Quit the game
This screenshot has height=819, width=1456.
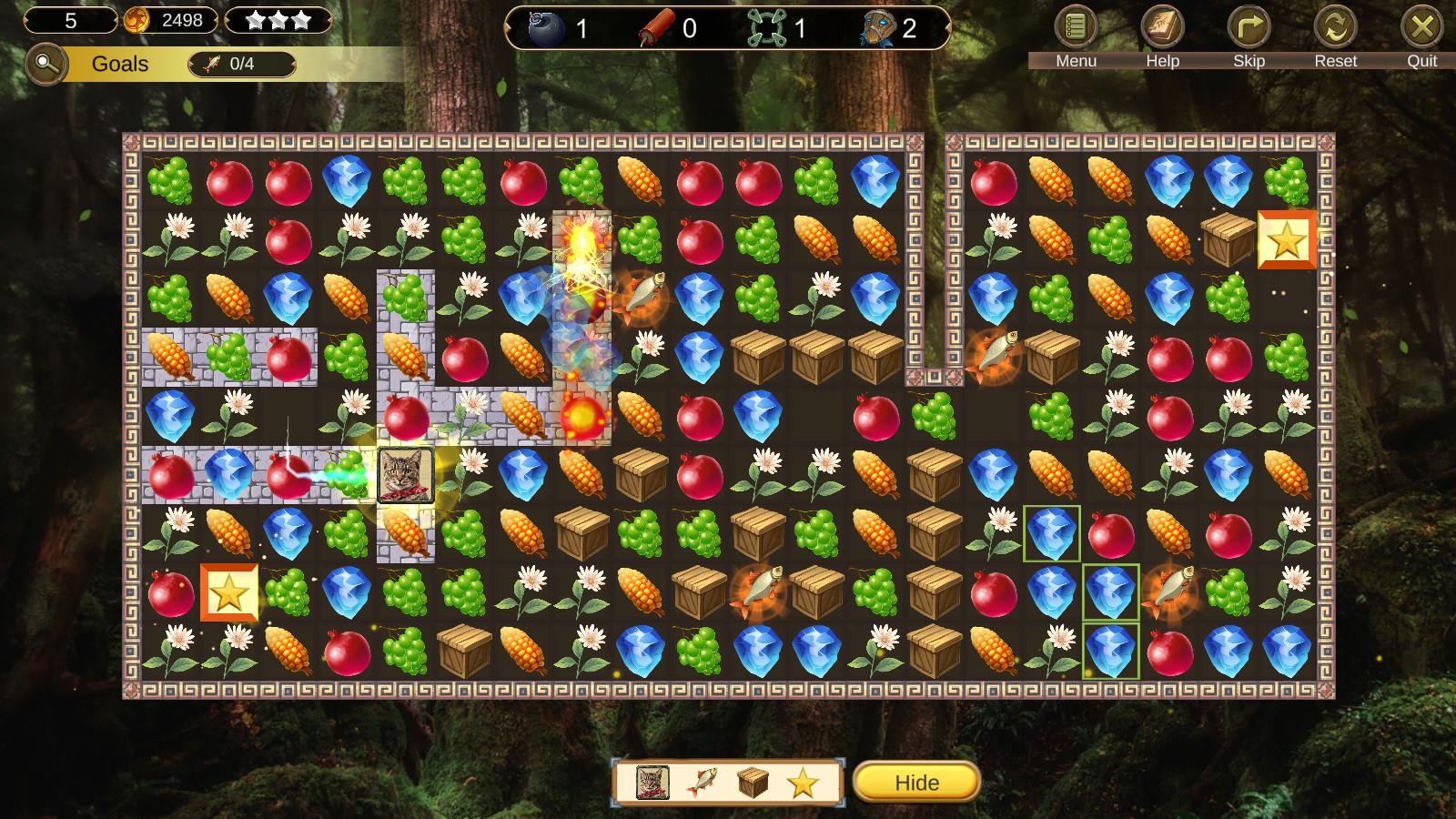point(1421,28)
